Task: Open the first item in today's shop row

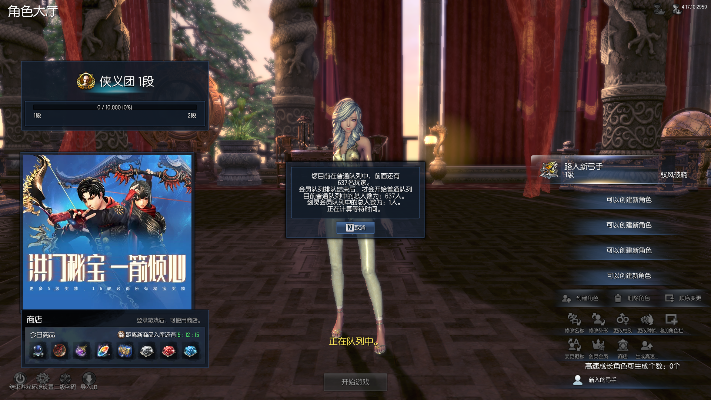Action: coord(37,350)
